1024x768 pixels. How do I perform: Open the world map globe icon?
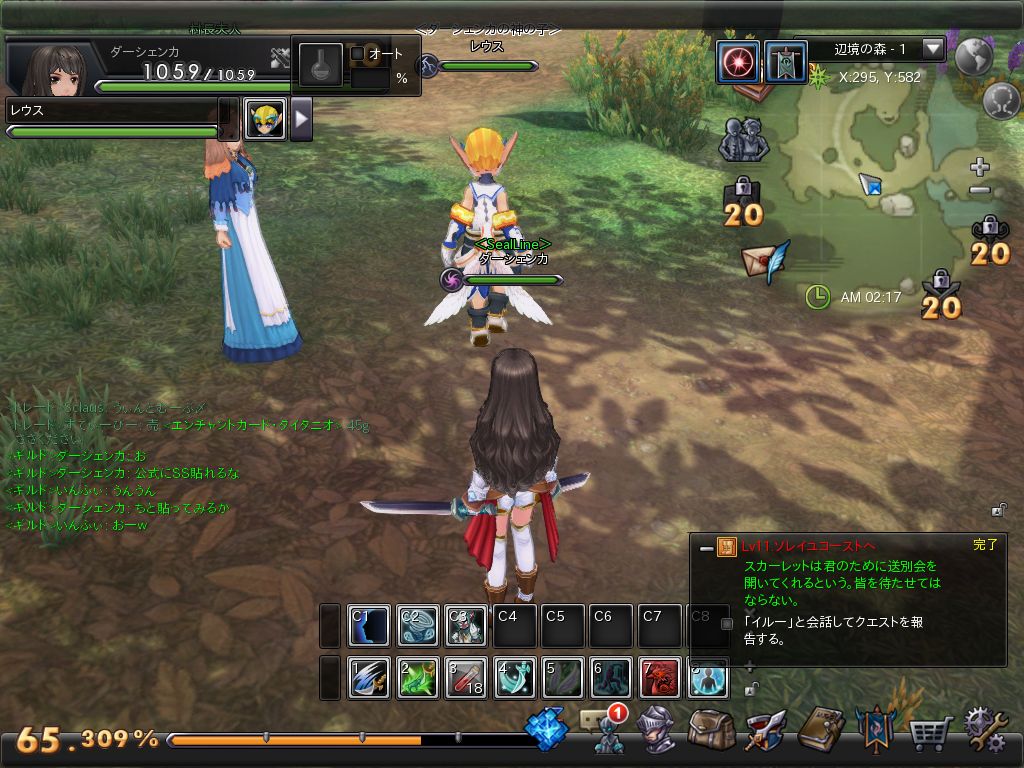pos(973,58)
